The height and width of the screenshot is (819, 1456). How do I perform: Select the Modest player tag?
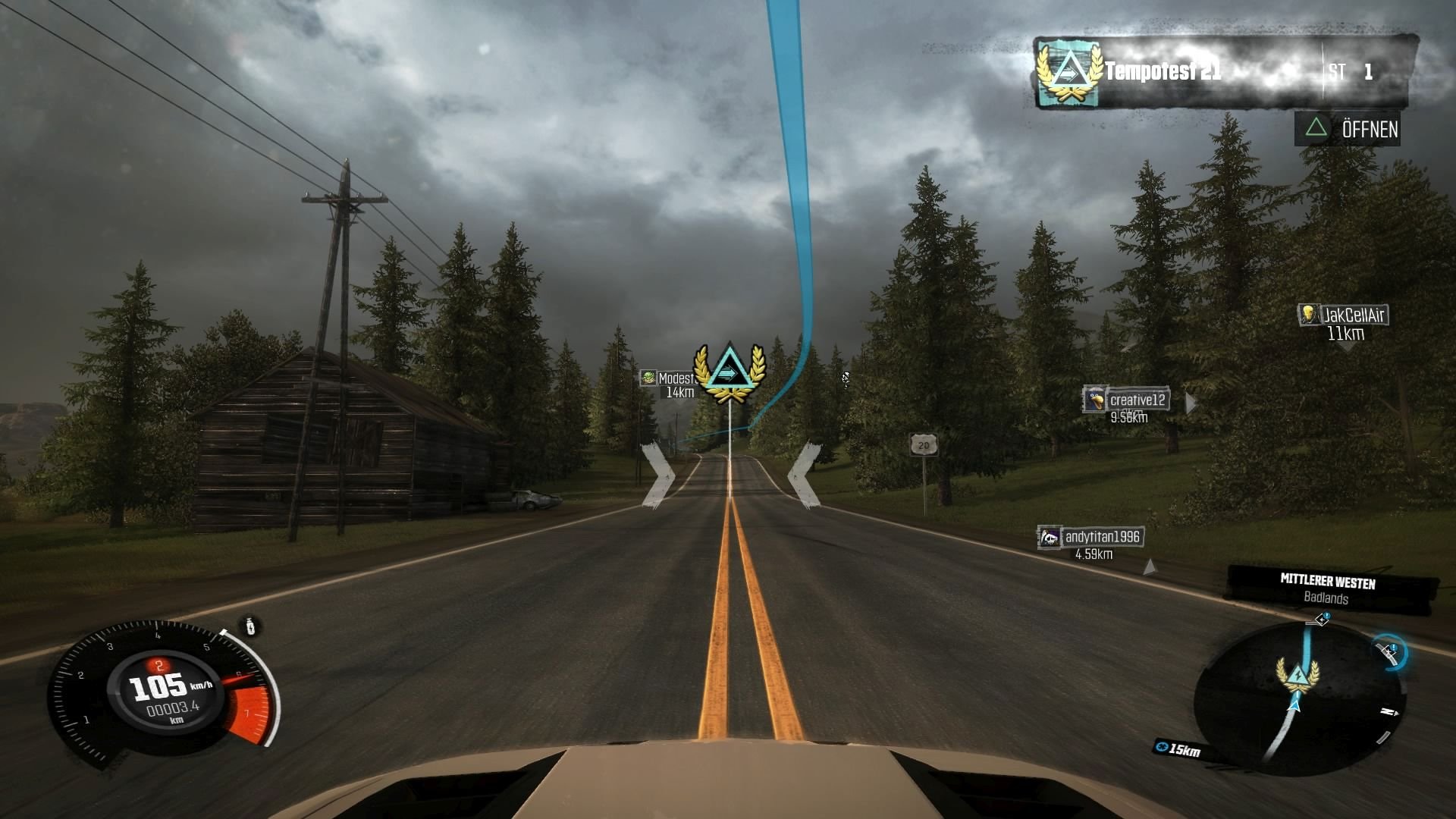pos(669,378)
